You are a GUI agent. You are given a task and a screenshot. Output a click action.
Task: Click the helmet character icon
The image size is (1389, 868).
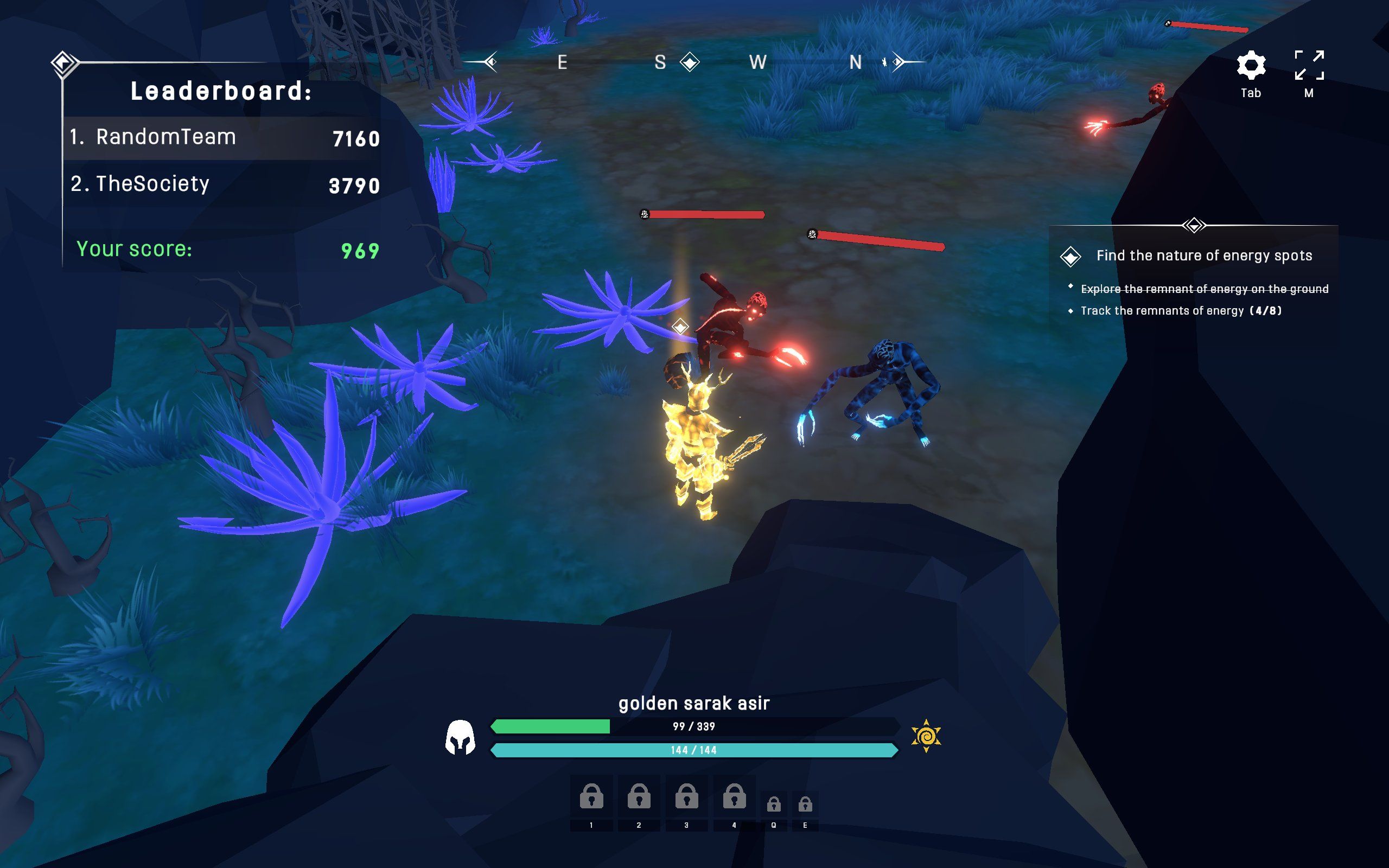pos(460,737)
